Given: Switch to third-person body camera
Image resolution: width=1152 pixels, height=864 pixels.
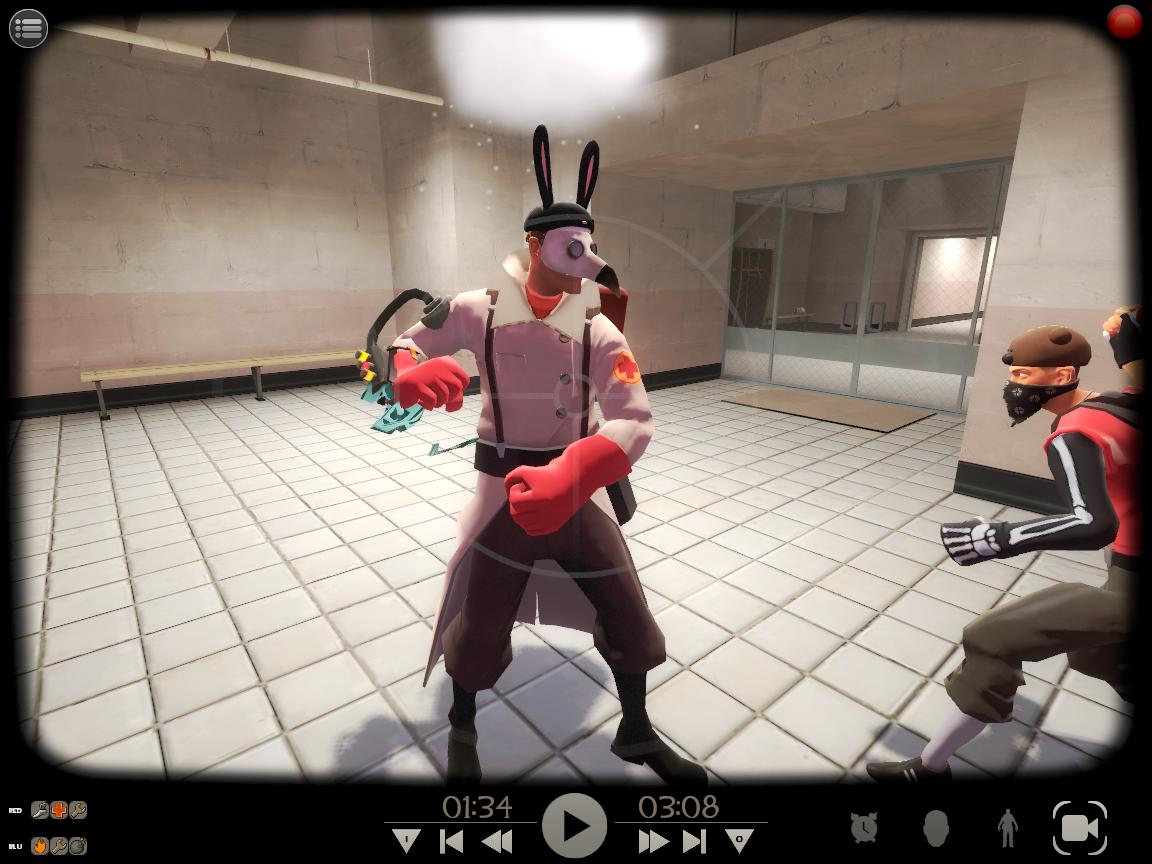Looking at the screenshot, I should 1006,827.
